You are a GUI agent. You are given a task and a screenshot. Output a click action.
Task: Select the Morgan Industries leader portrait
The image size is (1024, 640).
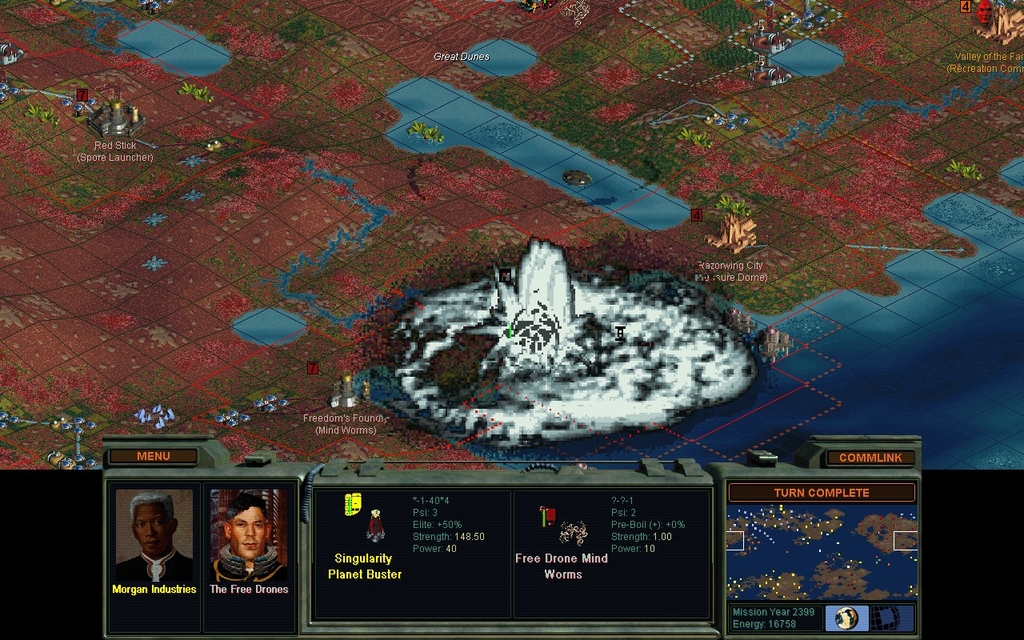pyautogui.click(x=153, y=537)
